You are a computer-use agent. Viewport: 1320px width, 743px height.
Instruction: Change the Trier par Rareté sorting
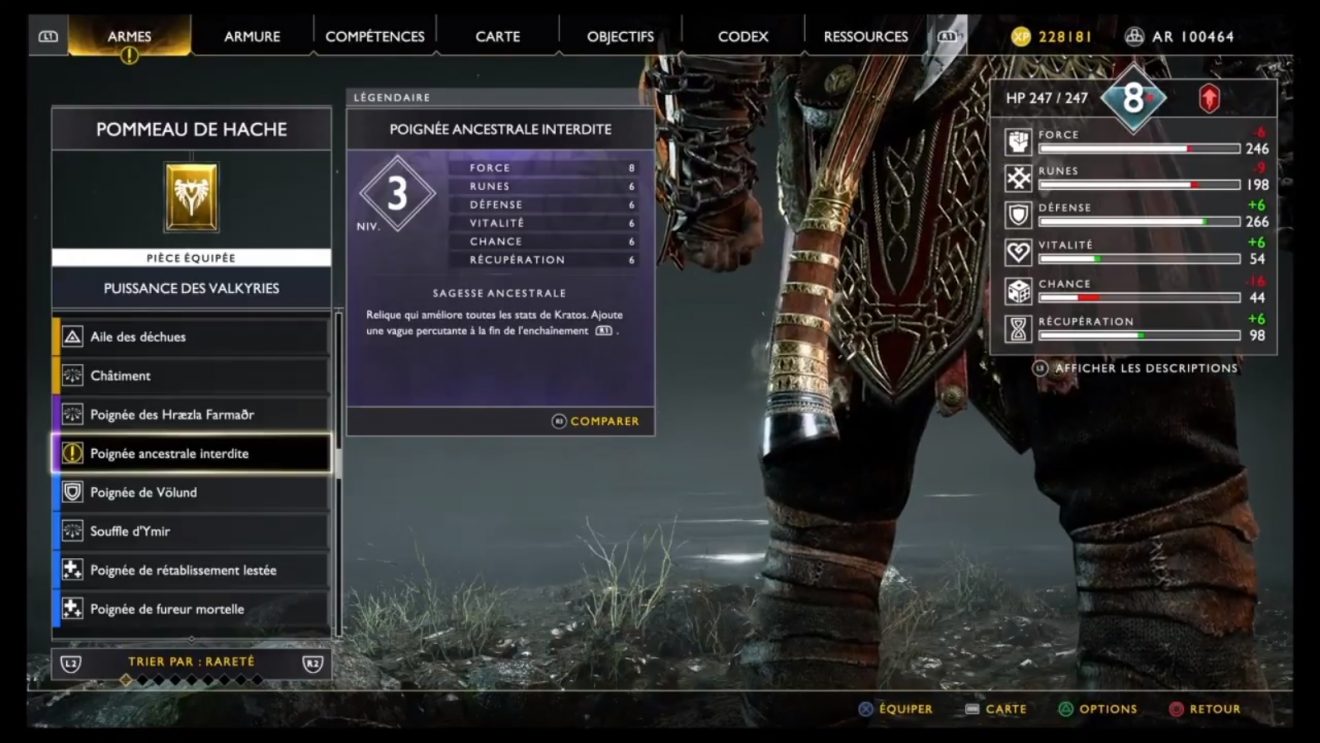pyautogui.click(x=191, y=662)
